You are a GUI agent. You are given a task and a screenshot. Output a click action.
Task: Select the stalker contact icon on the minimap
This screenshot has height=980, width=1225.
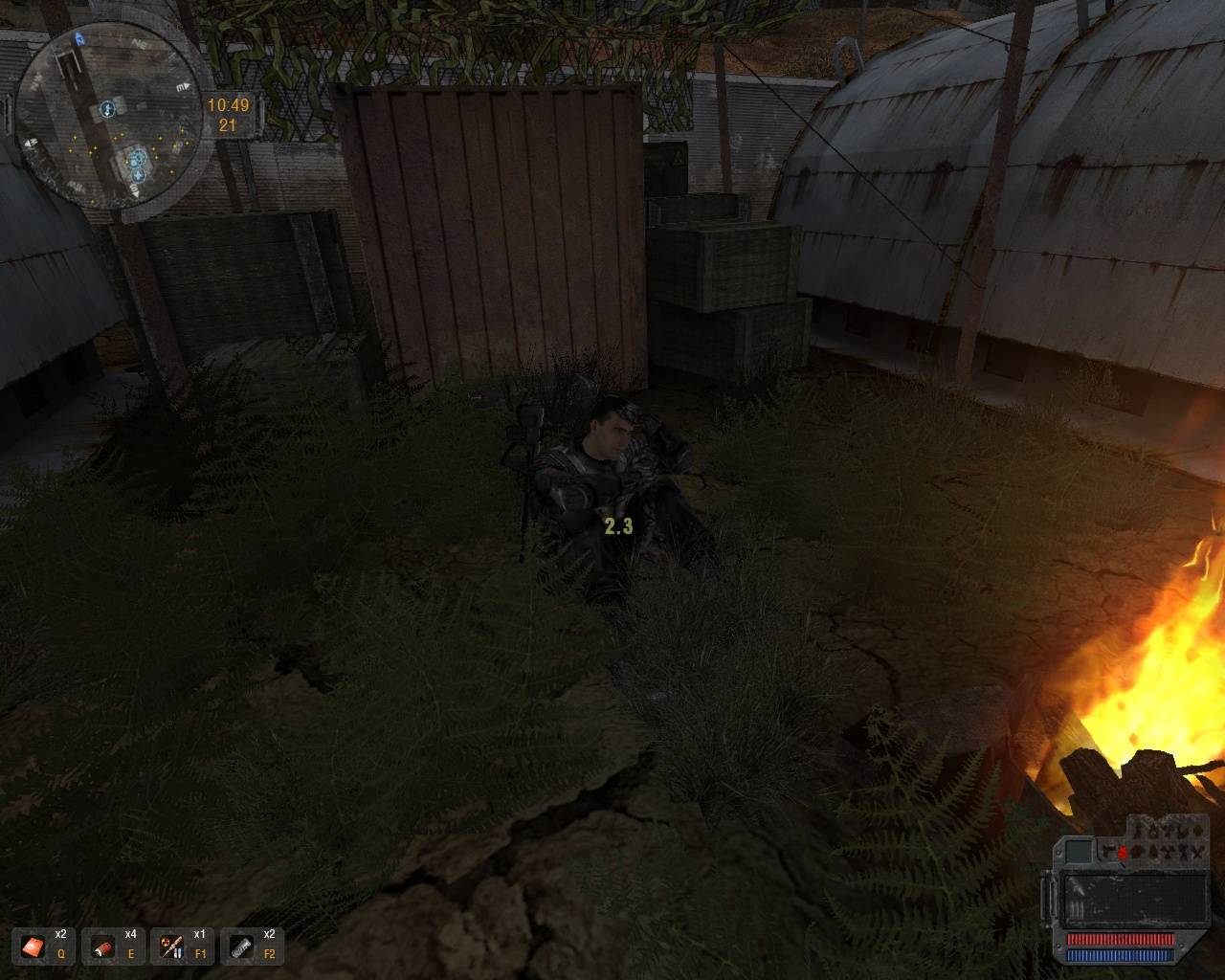108,109
